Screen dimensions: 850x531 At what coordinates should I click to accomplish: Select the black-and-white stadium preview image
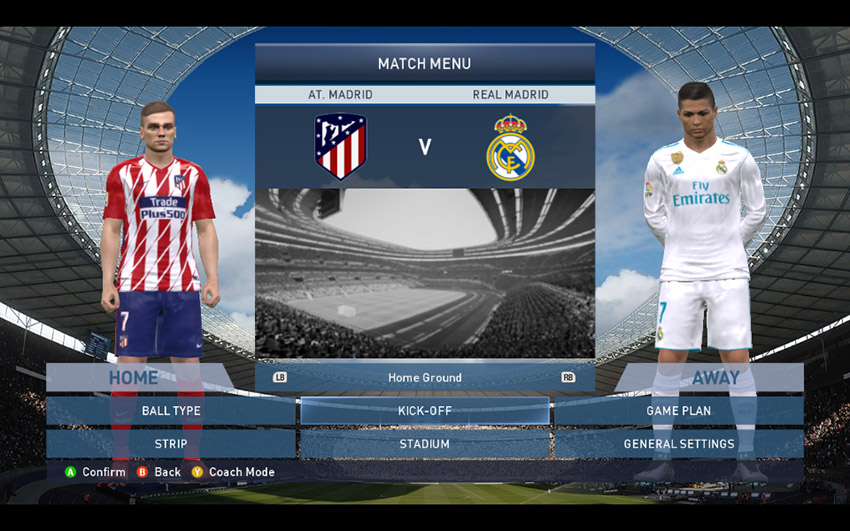(424, 273)
